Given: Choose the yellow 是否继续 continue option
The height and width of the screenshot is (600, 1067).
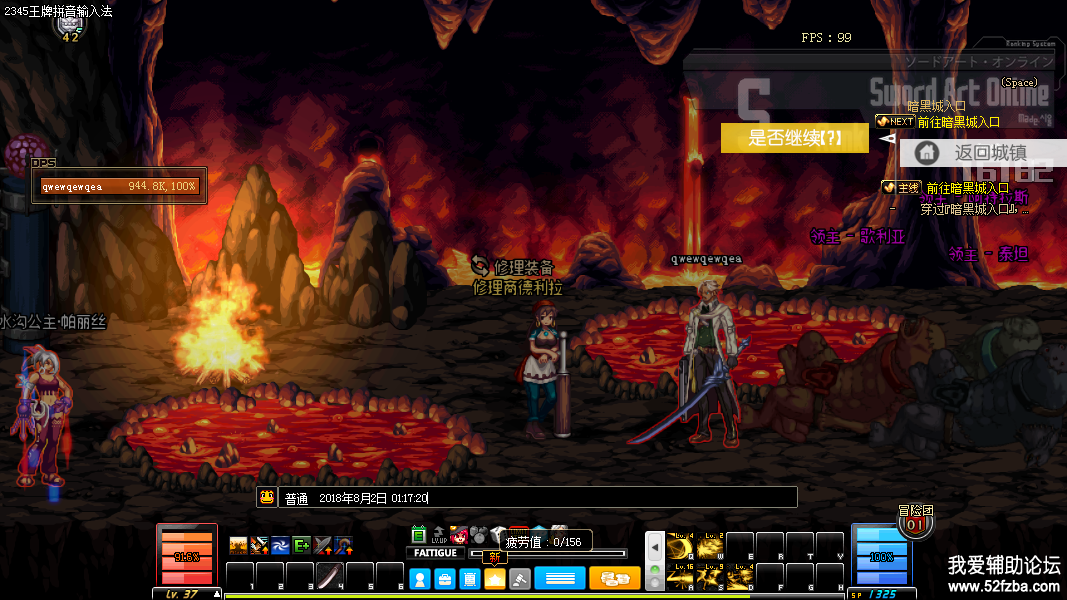Looking at the screenshot, I should [x=795, y=138].
